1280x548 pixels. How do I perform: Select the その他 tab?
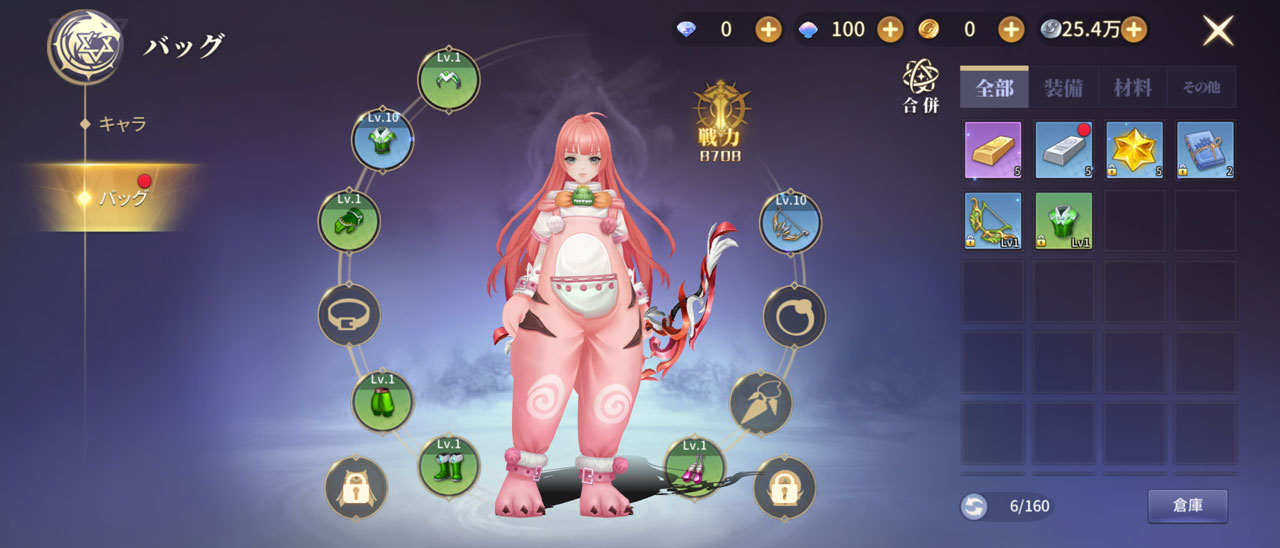[x=1201, y=88]
